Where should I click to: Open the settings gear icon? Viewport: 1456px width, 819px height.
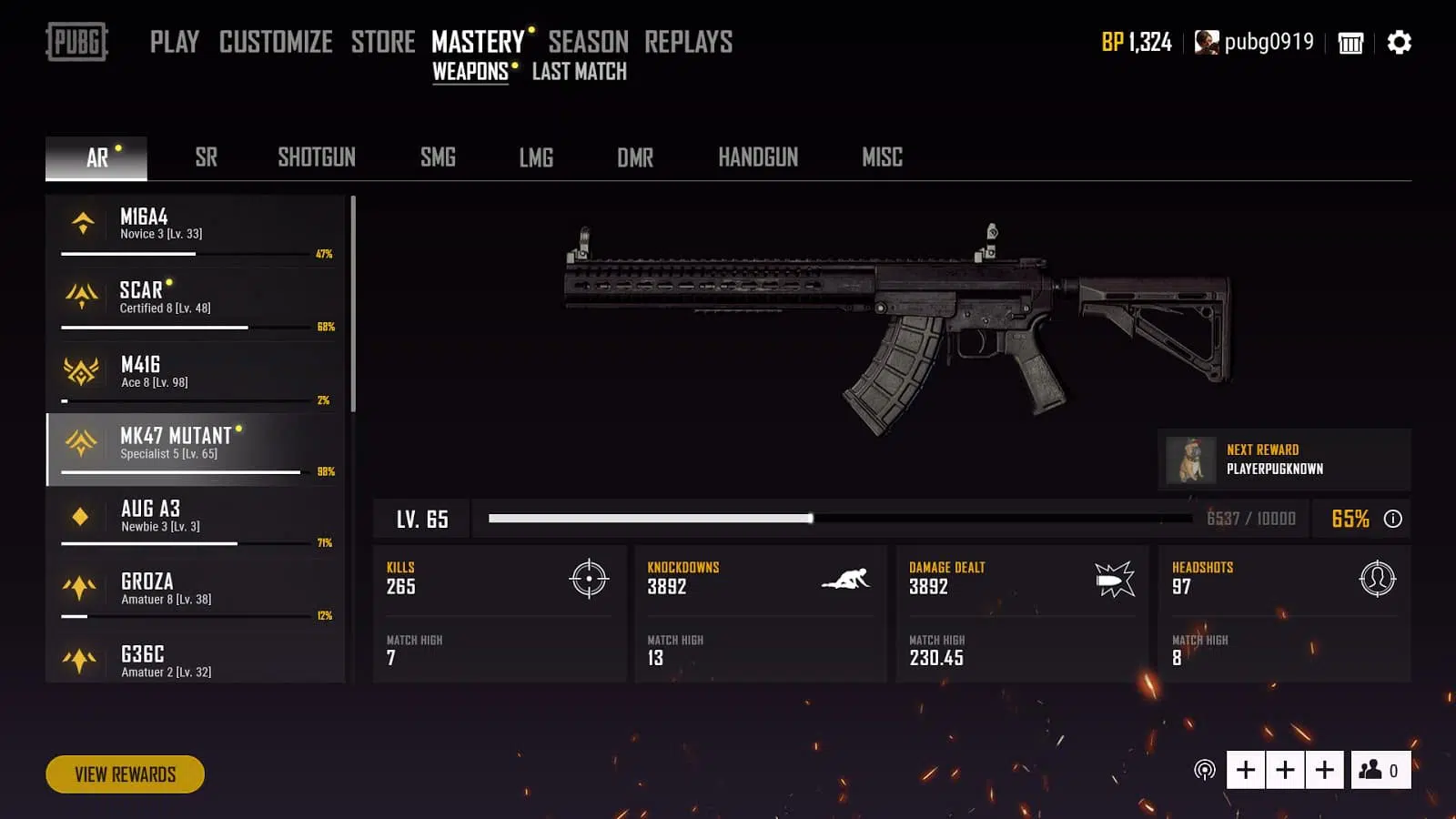1399,42
